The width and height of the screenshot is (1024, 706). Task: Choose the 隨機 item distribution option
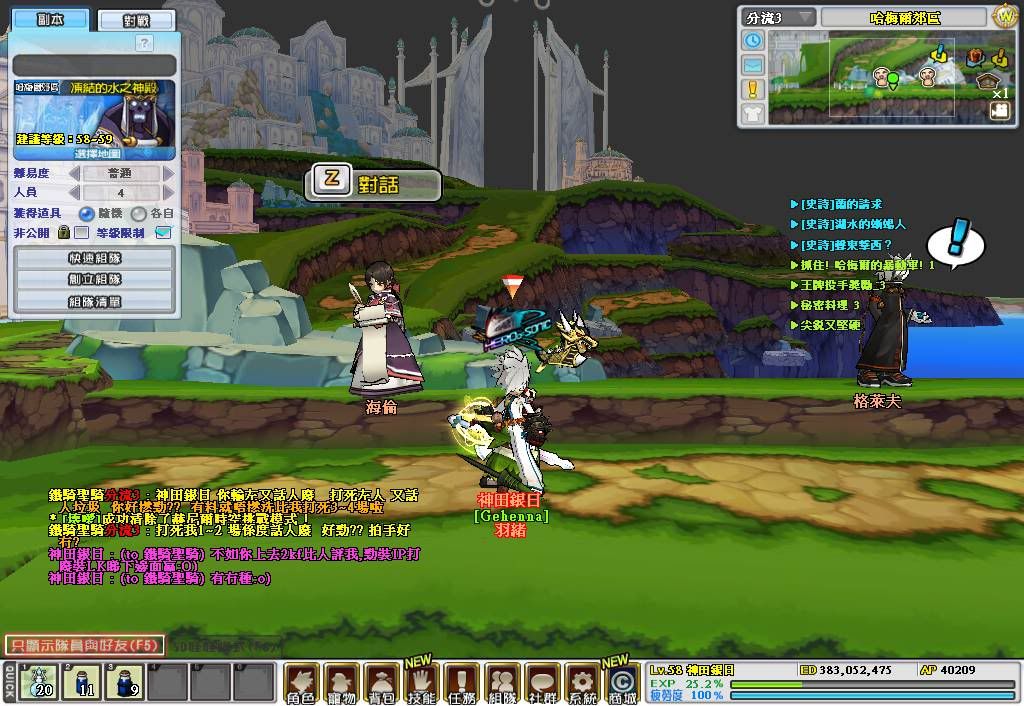coord(88,213)
